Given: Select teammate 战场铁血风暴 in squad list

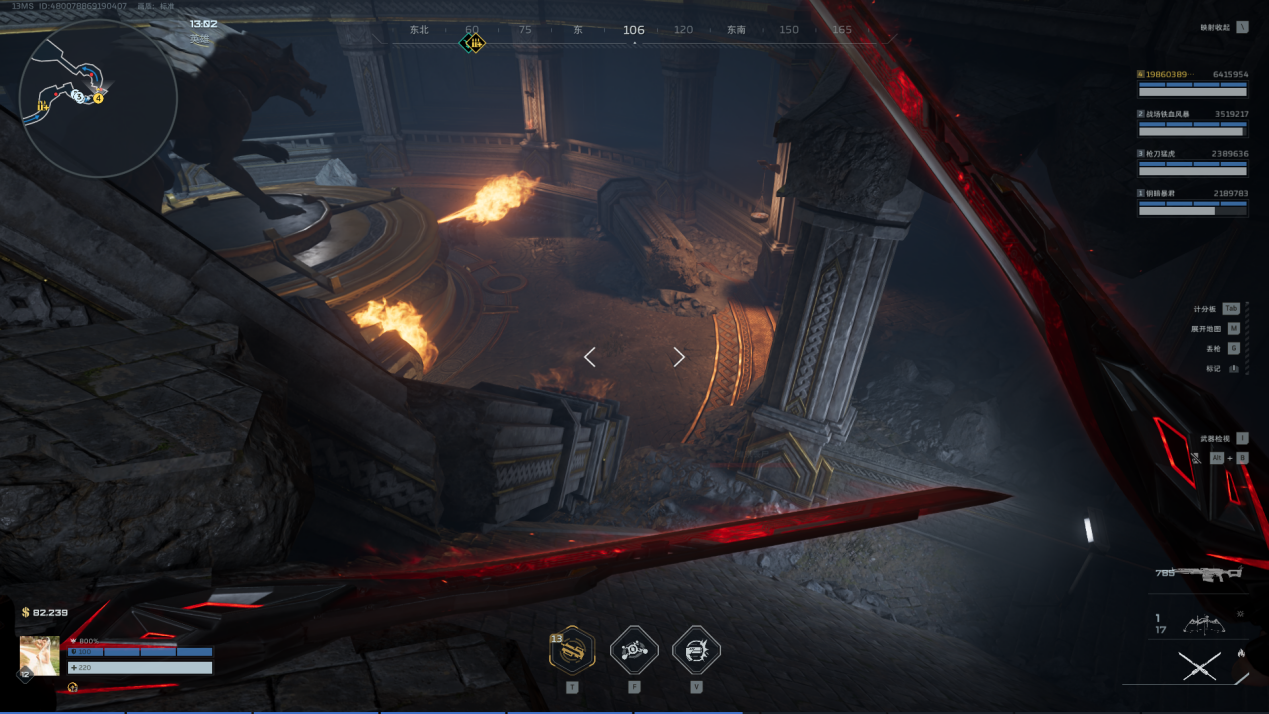Looking at the screenshot, I should point(1193,122).
